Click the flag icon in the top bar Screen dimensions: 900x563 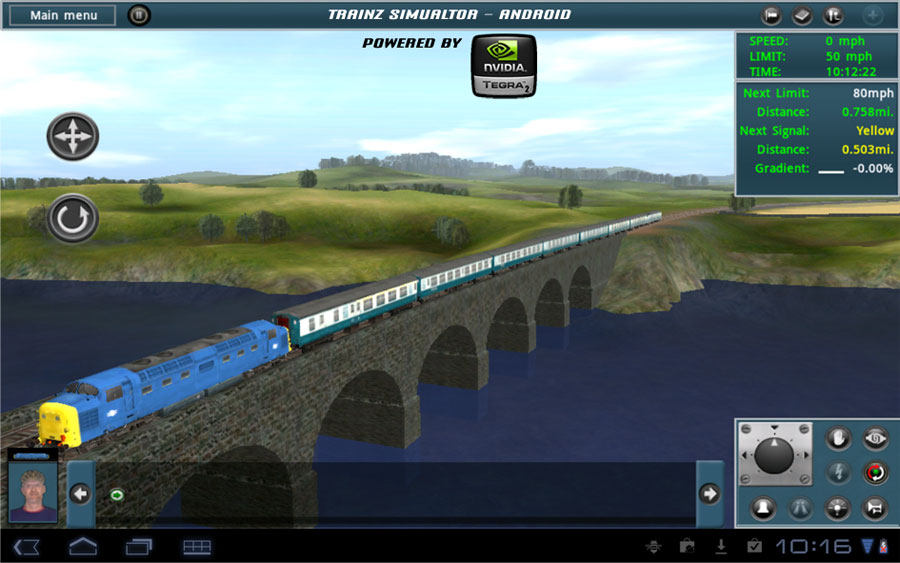[x=771, y=16]
